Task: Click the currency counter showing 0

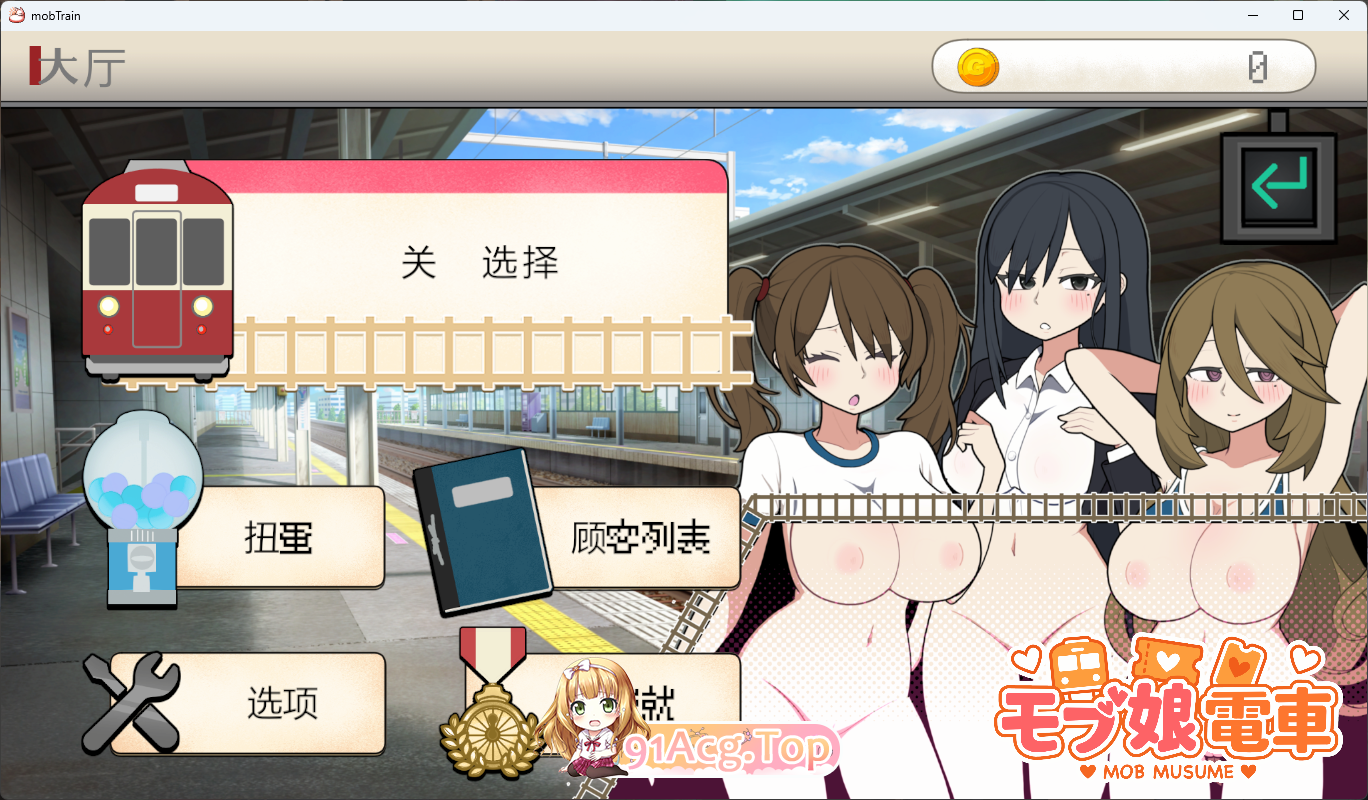Action: [x=1258, y=66]
